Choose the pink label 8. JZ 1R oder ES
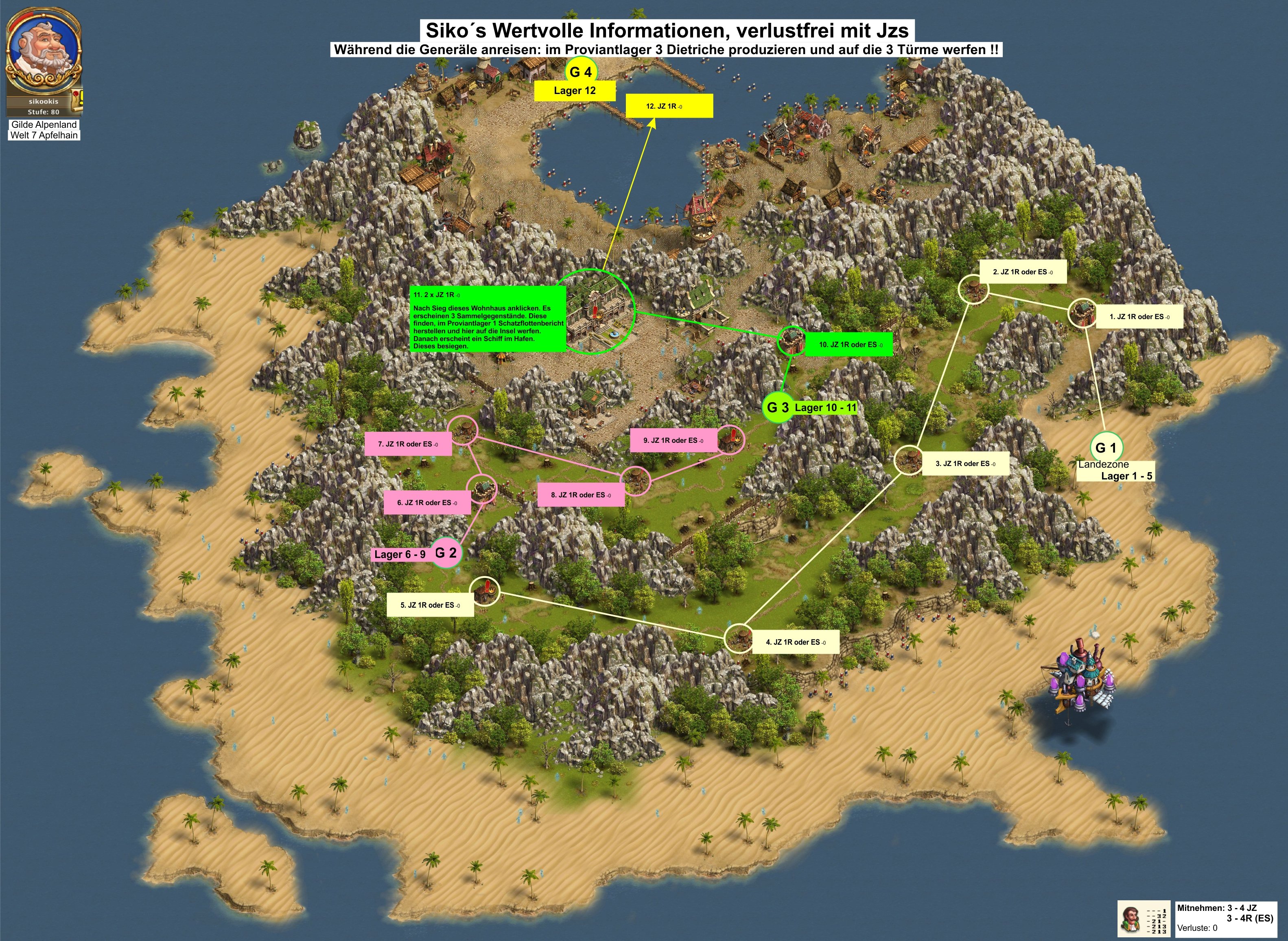 pyautogui.click(x=581, y=495)
